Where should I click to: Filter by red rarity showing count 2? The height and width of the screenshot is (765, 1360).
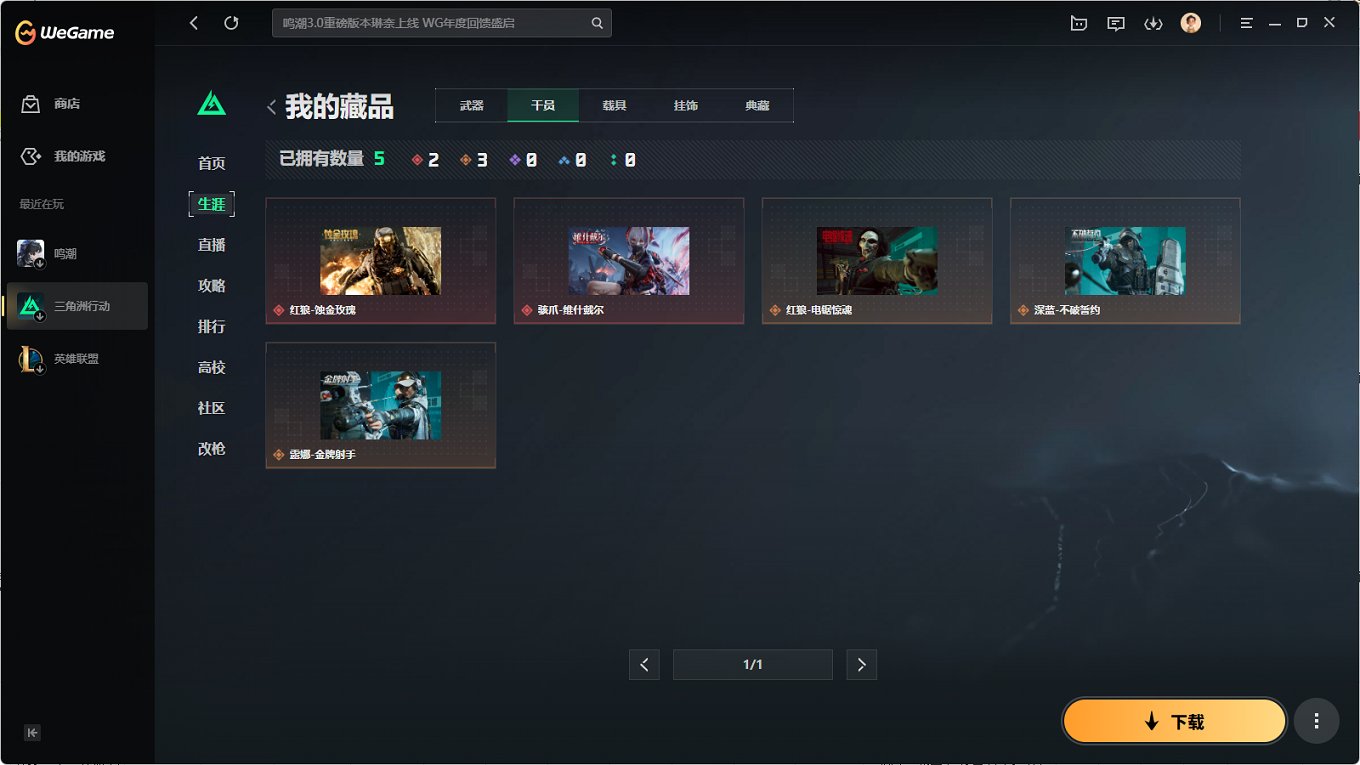[x=425, y=158]
